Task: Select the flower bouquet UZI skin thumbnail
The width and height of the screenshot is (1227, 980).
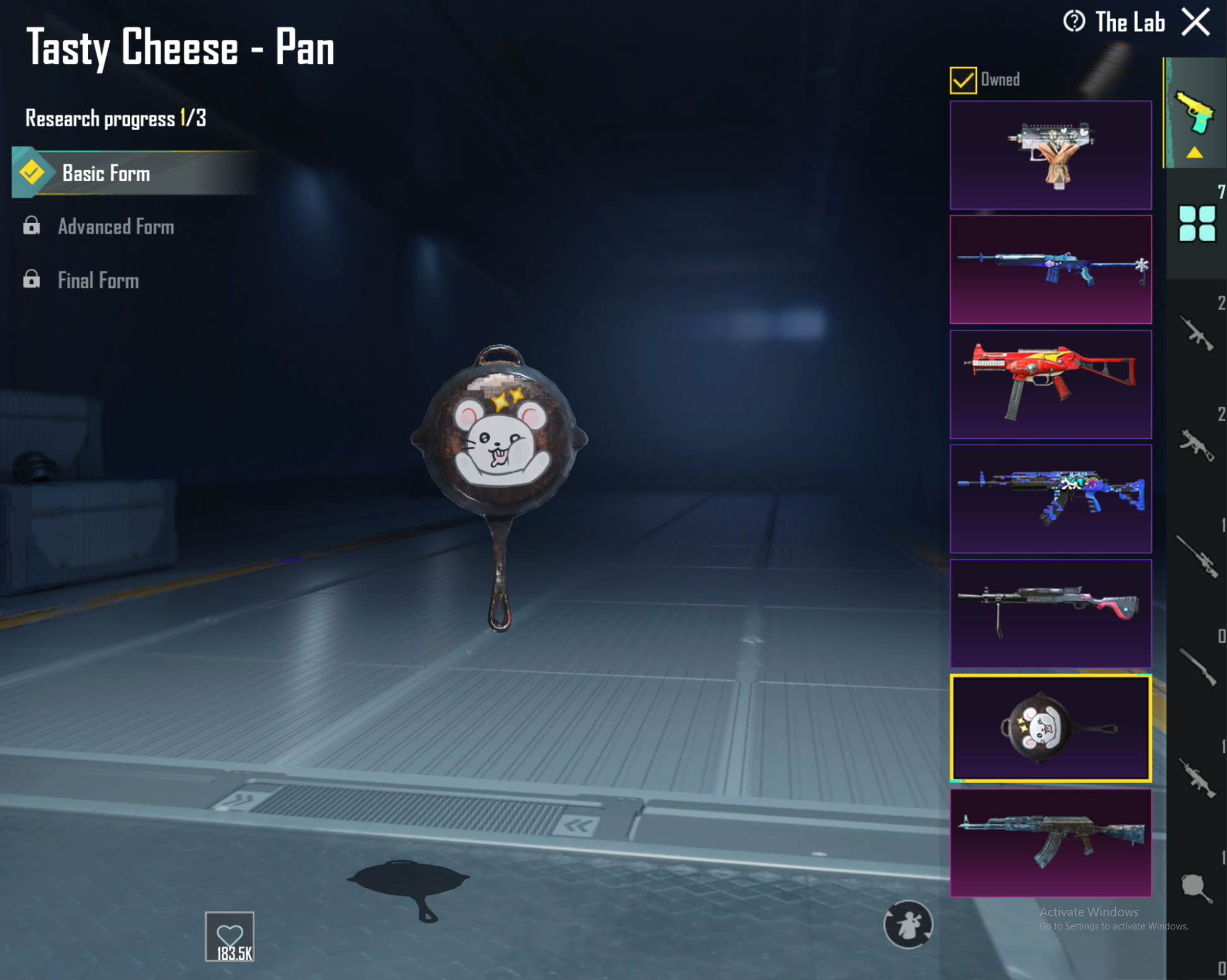Action: (1050, 155)
